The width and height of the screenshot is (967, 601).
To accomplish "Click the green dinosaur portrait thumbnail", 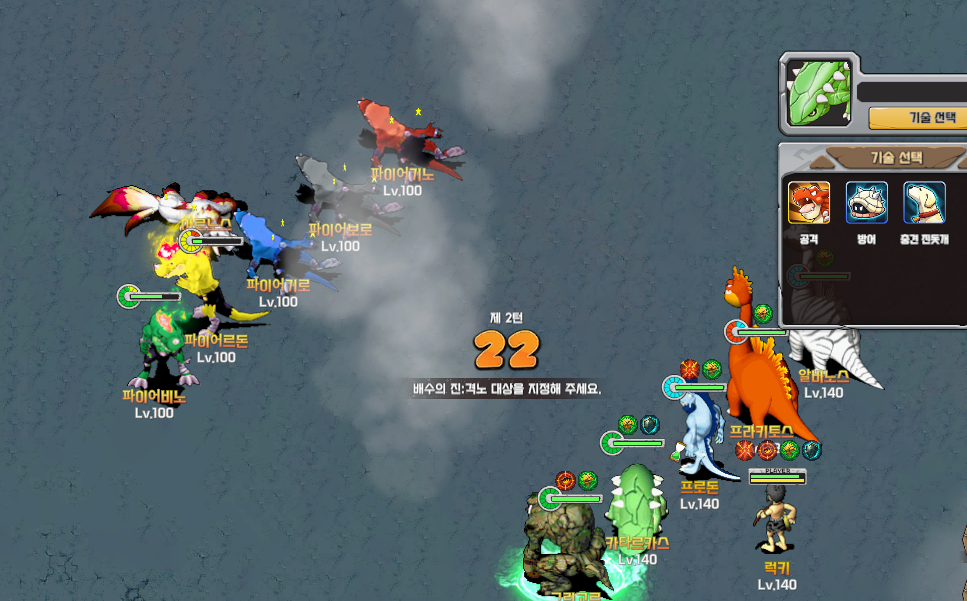I will click(x=815, y=95).
